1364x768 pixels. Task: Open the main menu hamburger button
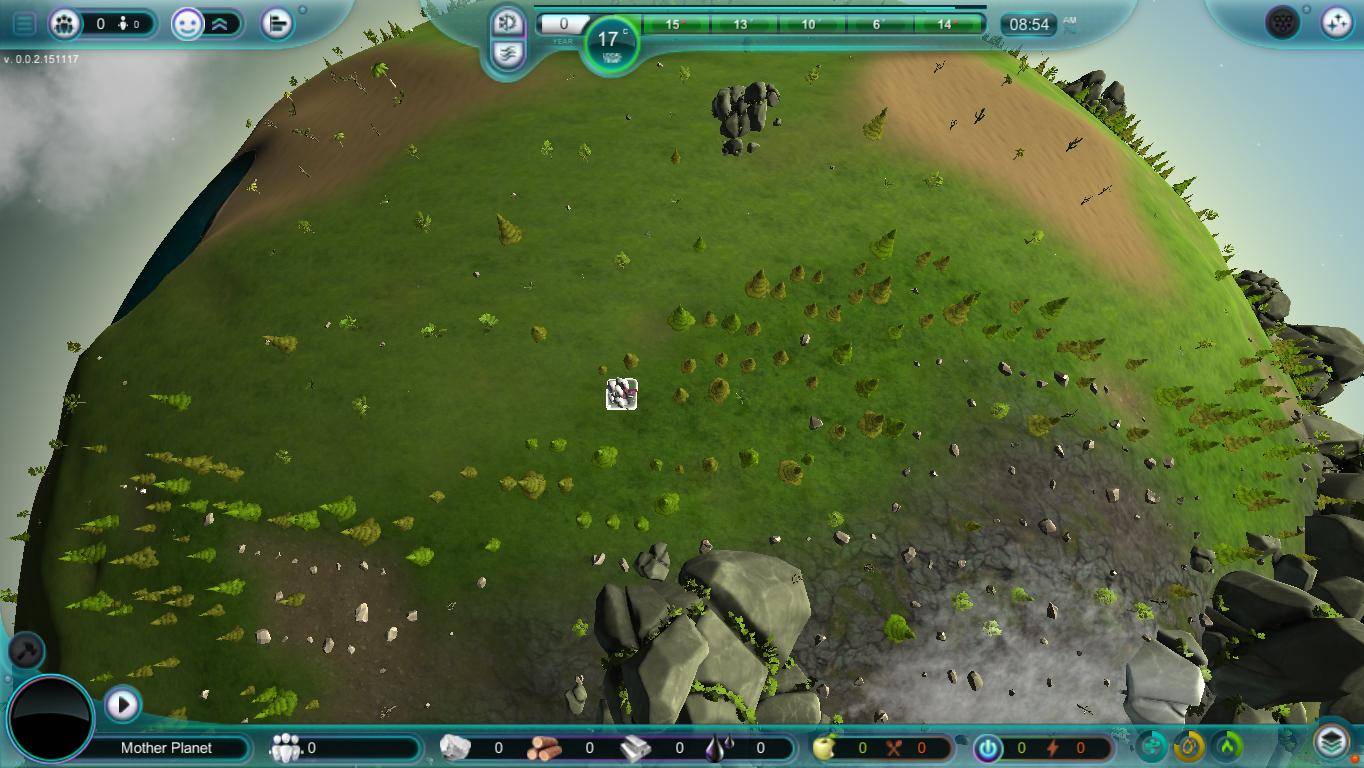(24, 23)
